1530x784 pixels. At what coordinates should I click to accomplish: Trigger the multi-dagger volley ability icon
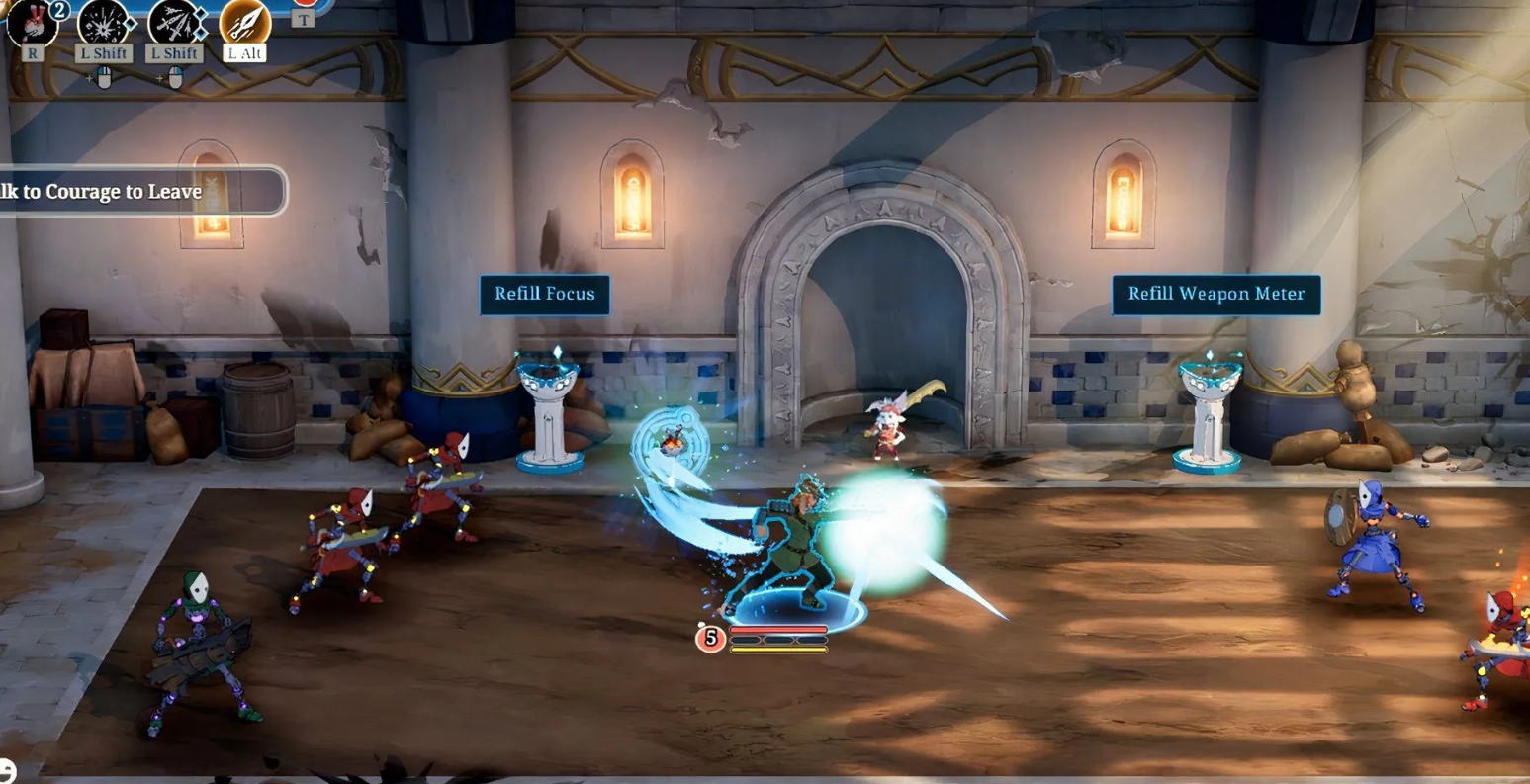[x=174, y=22]
